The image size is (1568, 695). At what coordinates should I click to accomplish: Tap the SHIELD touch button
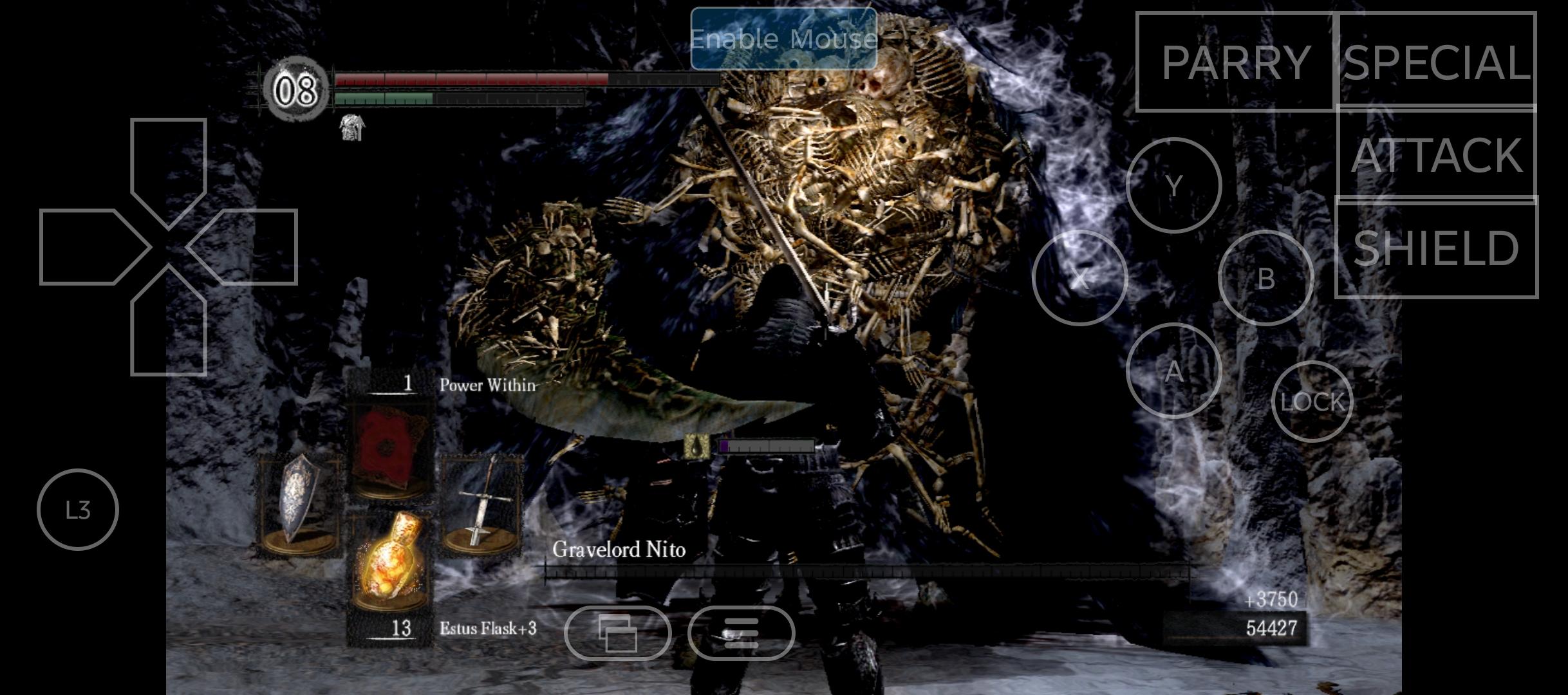point(1437,248)
